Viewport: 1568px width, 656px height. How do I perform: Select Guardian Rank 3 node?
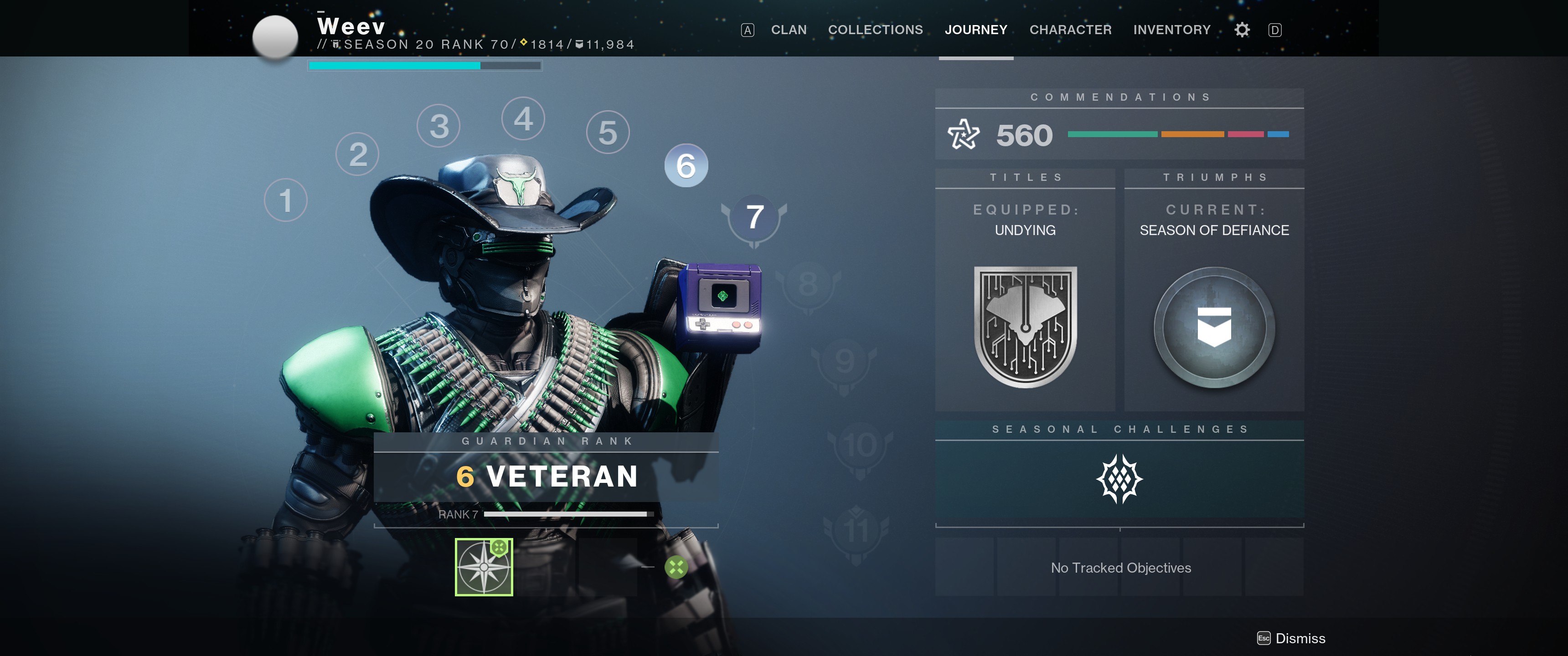(438, 126)
